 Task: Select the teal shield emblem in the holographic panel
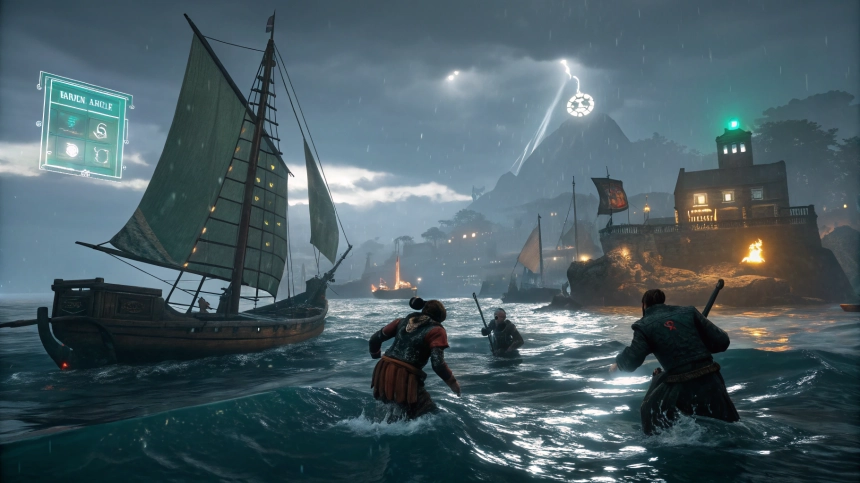click(x=71, y=123)
